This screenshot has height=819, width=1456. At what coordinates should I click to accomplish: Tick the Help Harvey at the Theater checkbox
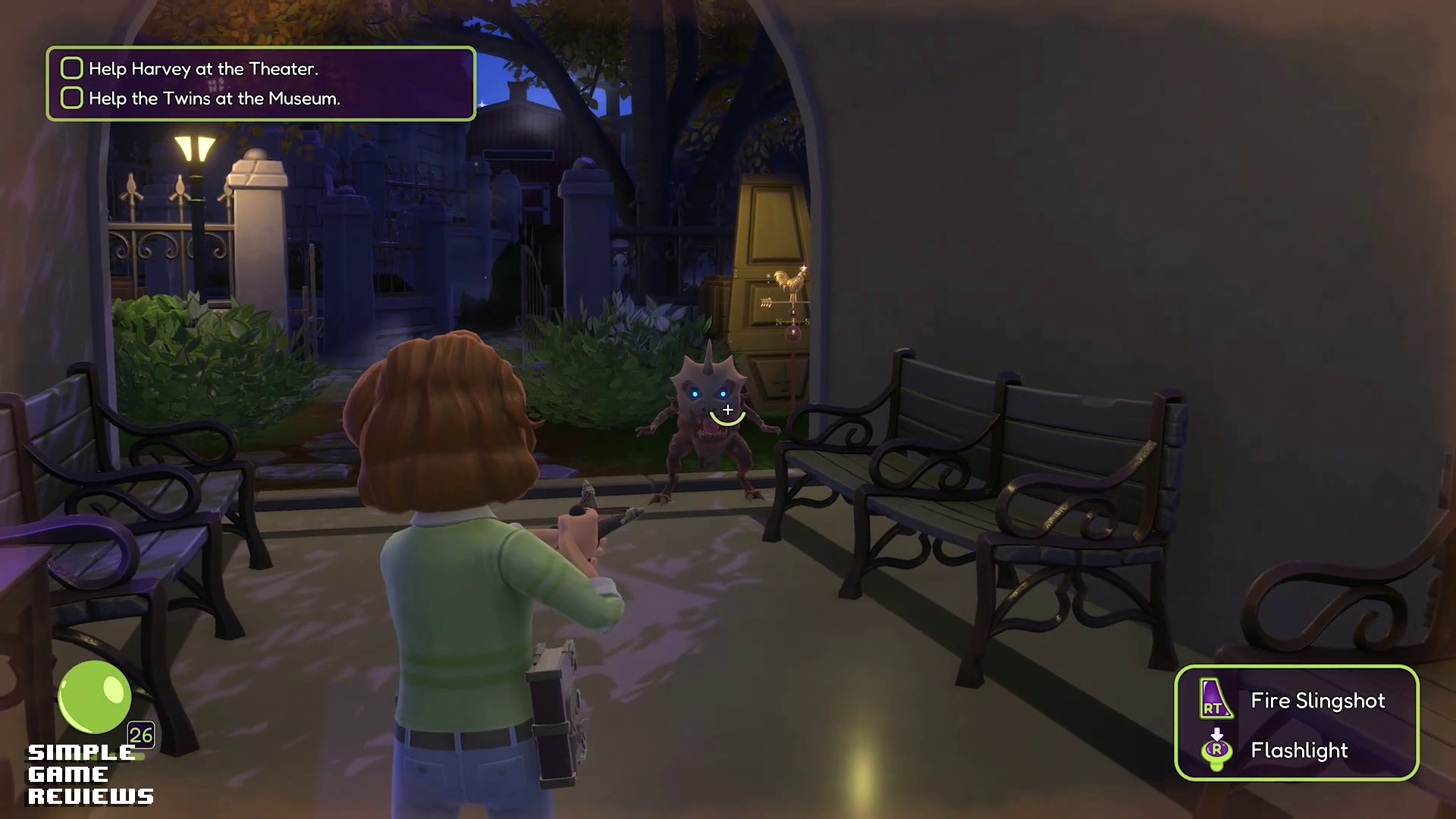[x=72, y=68]
